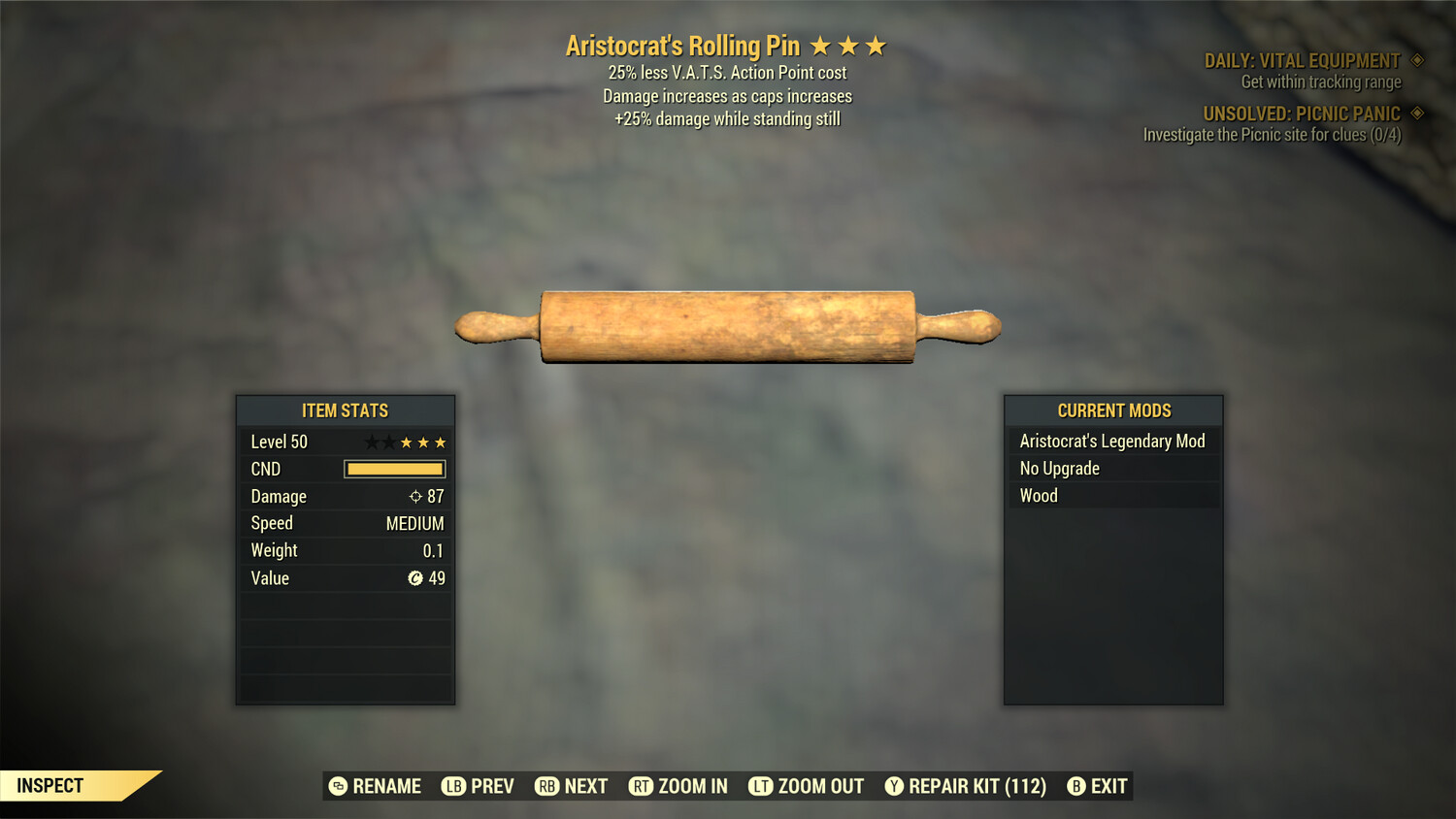Click the Wood mod entry
The width and height of the screenshot is (1456, 819).
(1039, 496)
